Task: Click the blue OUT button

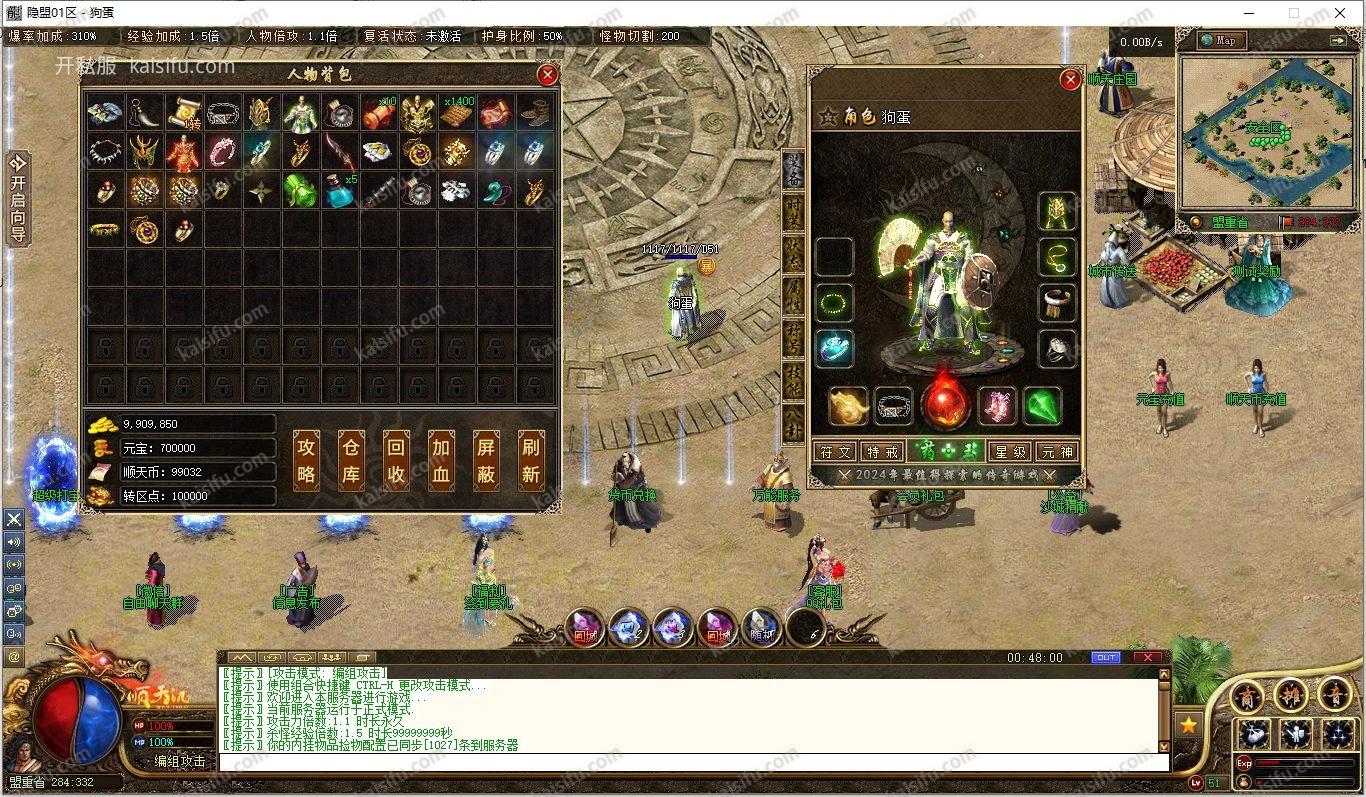Action: (1105, 657)
